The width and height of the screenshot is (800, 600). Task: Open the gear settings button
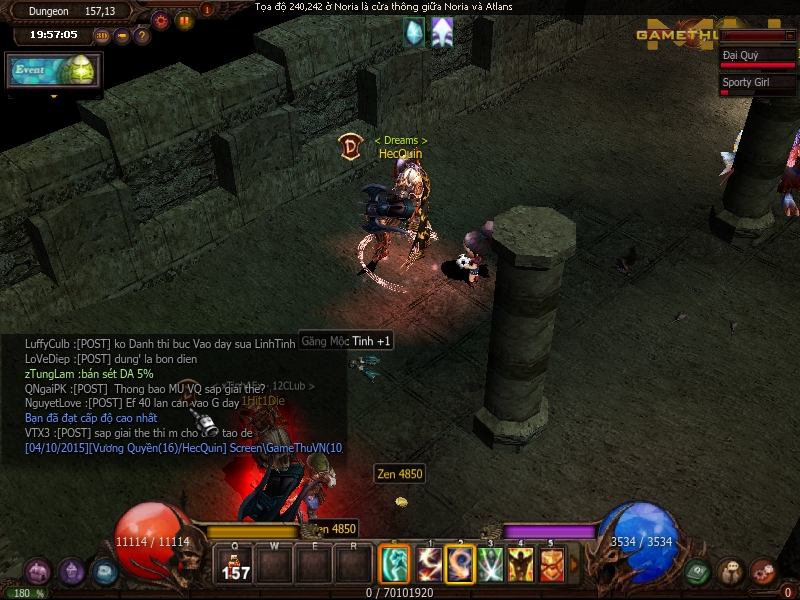[161, 19]
